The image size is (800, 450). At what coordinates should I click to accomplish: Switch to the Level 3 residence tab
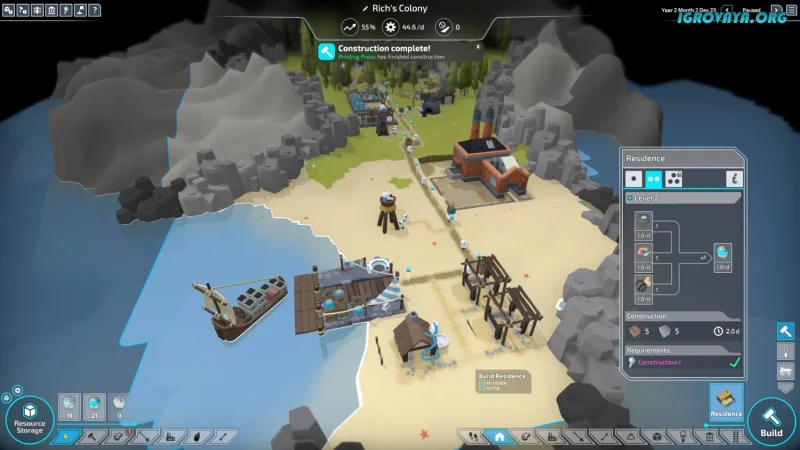pyautogui.click(x=675, y=179)
